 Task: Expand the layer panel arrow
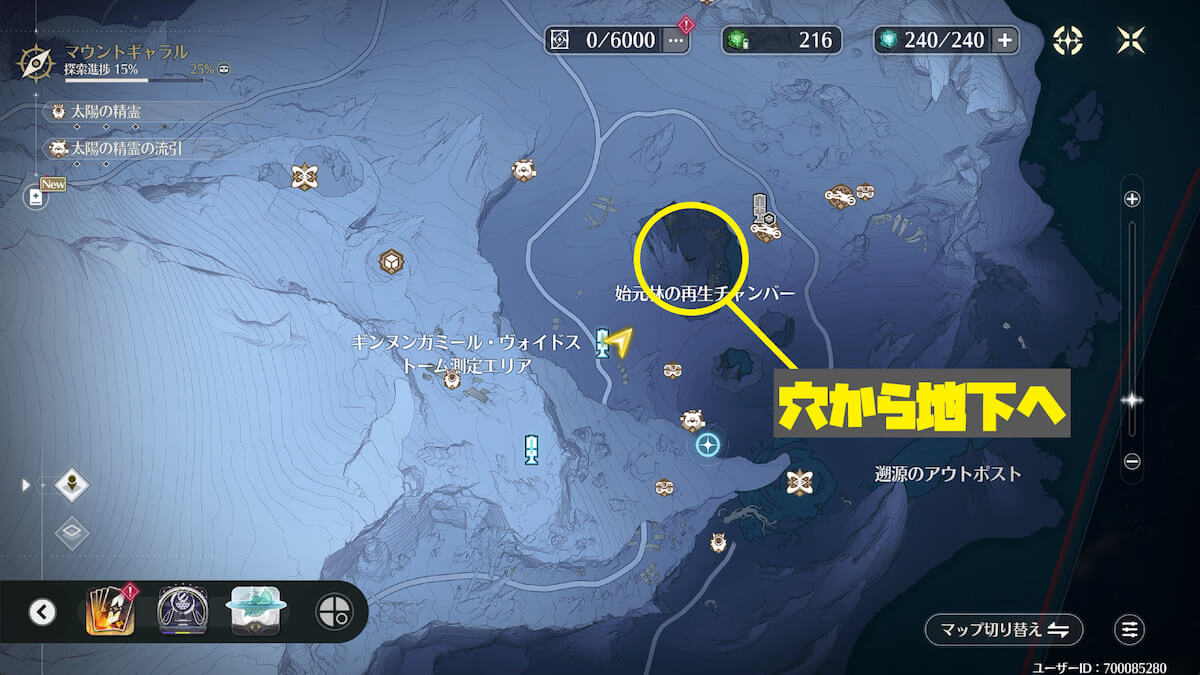tap(27, 485)
